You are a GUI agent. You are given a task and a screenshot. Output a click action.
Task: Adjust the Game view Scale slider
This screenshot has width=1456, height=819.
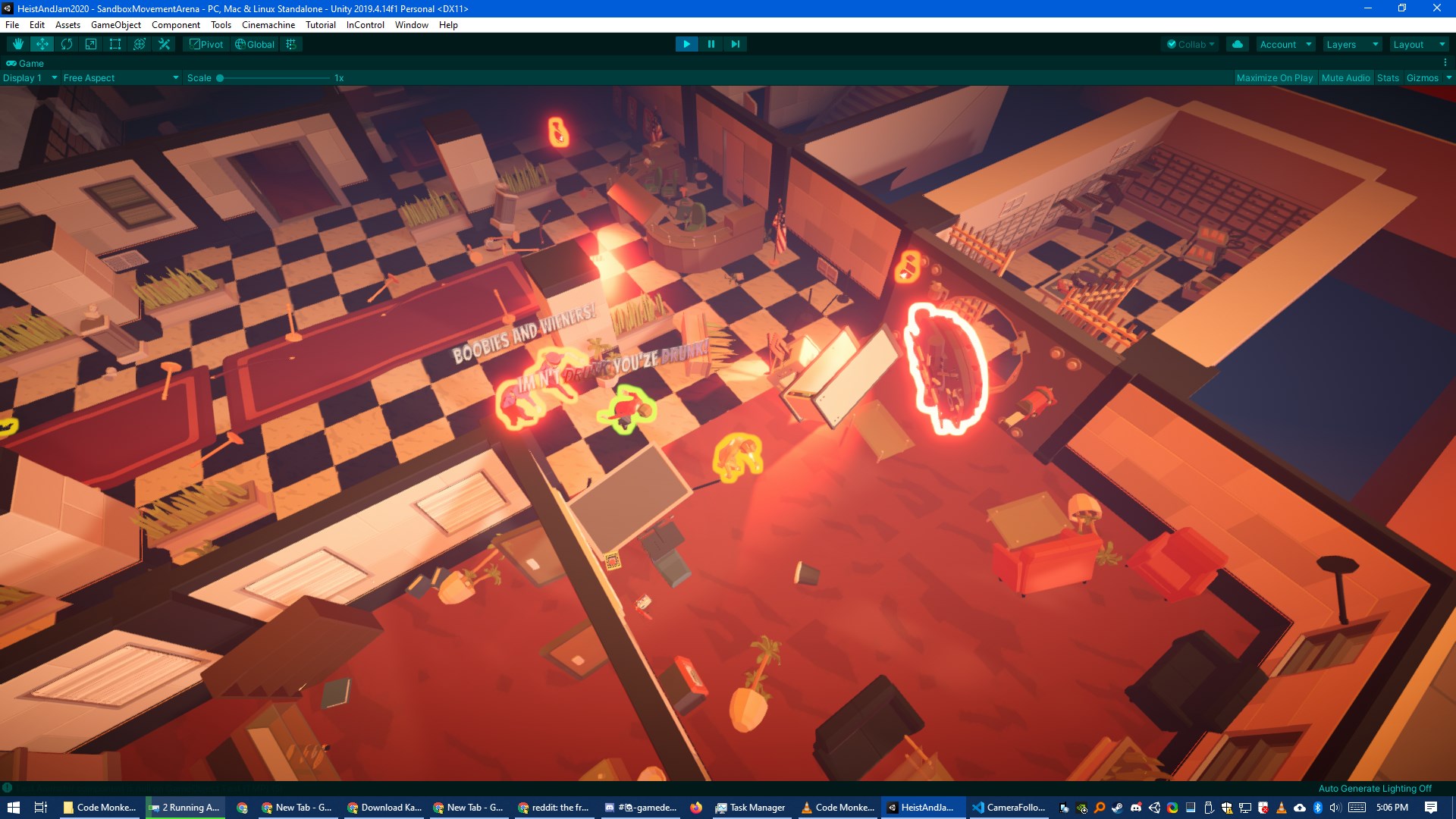coord(220,77)
